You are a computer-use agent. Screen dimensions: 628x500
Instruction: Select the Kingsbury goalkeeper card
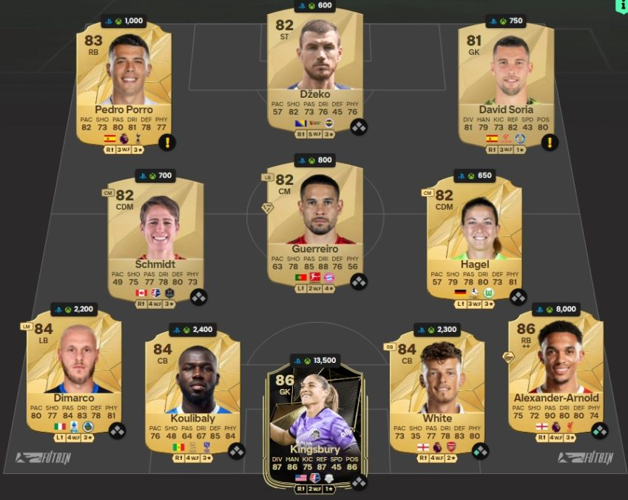(x=315, y=420)
